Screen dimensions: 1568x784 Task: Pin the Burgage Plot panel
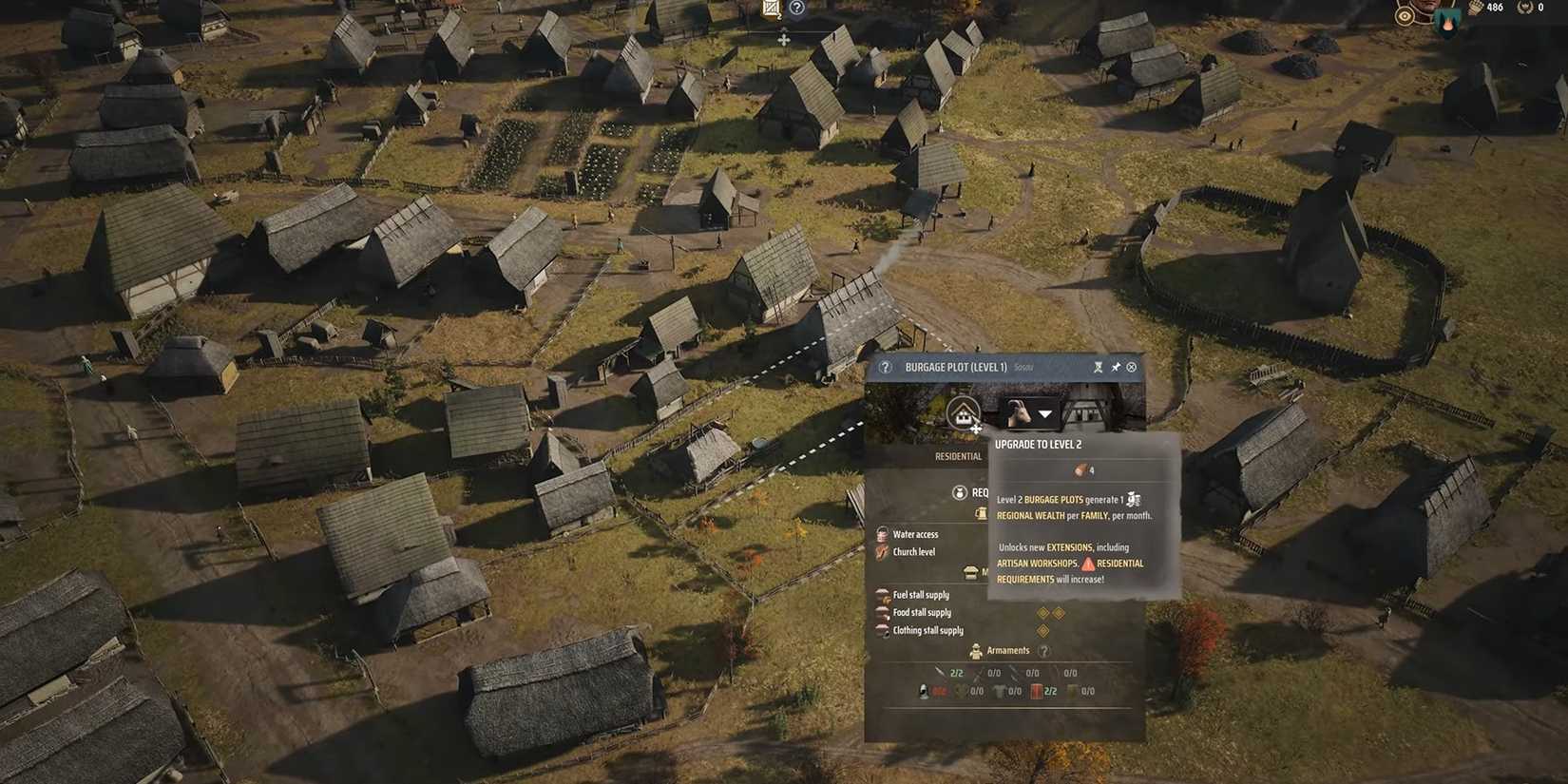point(1116,368)
